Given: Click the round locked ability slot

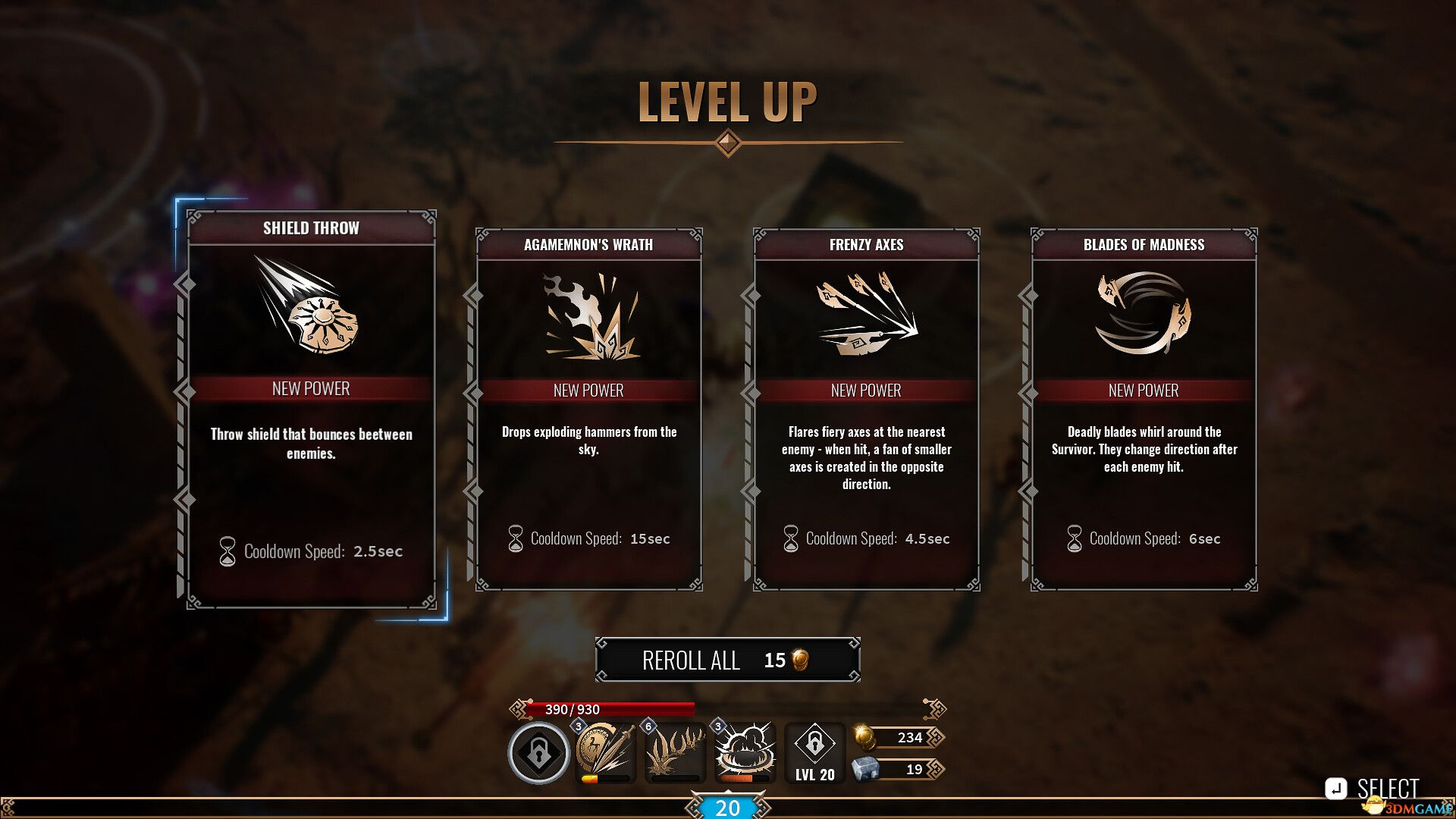Looking at the screenshot, I should (x=538, y=753).
